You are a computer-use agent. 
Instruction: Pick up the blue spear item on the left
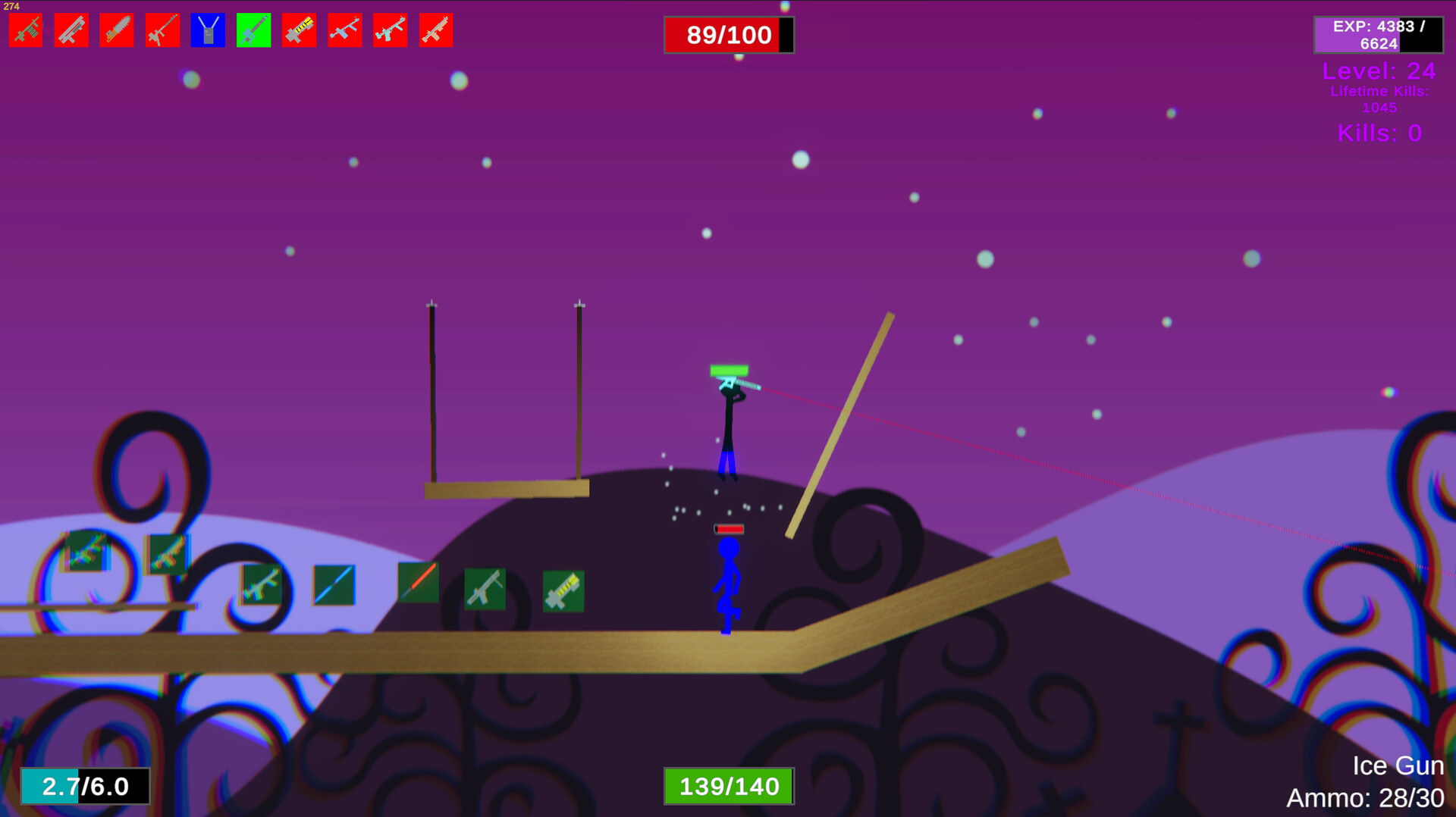click(334, 584)
